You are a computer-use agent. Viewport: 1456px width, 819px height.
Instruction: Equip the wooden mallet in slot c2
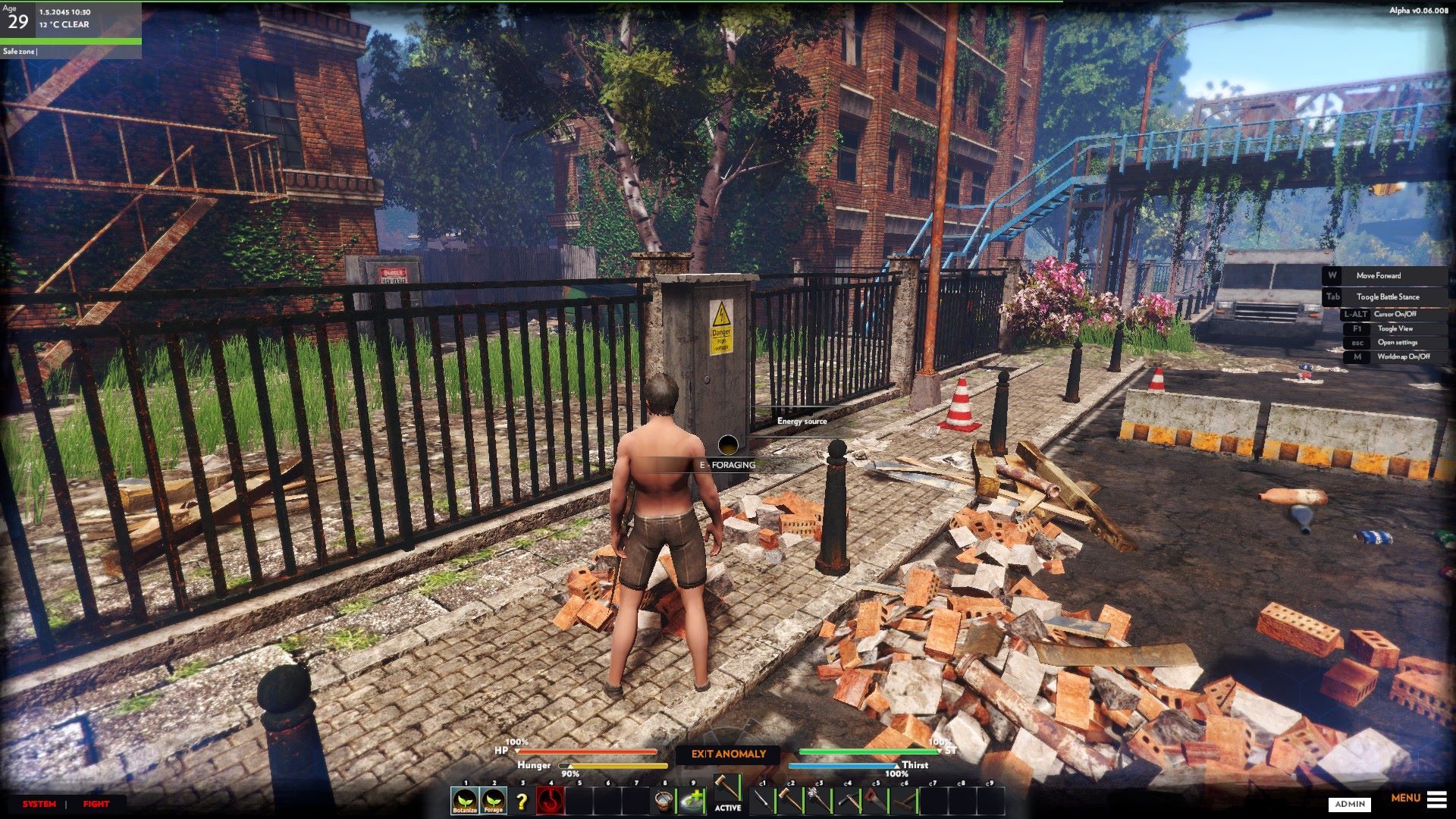point(790,800)
